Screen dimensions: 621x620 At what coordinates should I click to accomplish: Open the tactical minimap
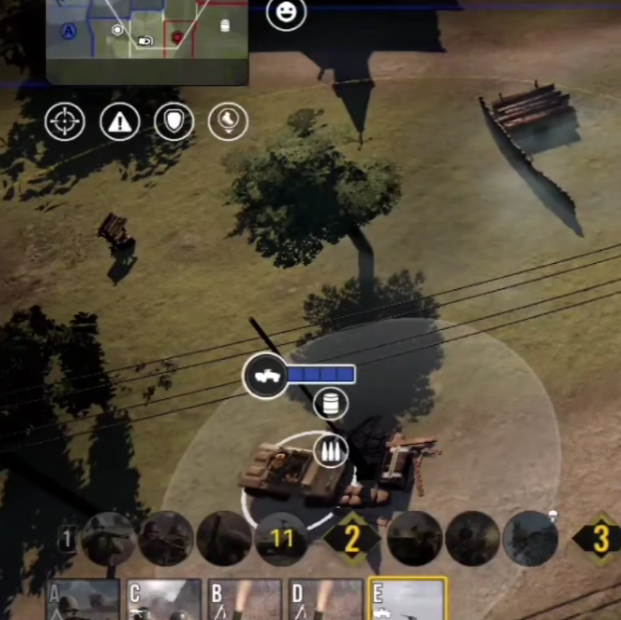[147, 40]
